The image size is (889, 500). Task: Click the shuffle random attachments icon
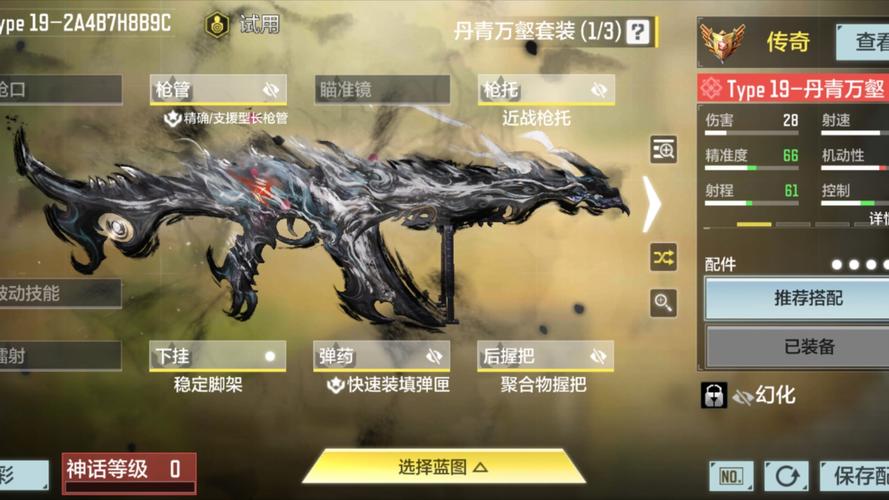tap(664, 257)
